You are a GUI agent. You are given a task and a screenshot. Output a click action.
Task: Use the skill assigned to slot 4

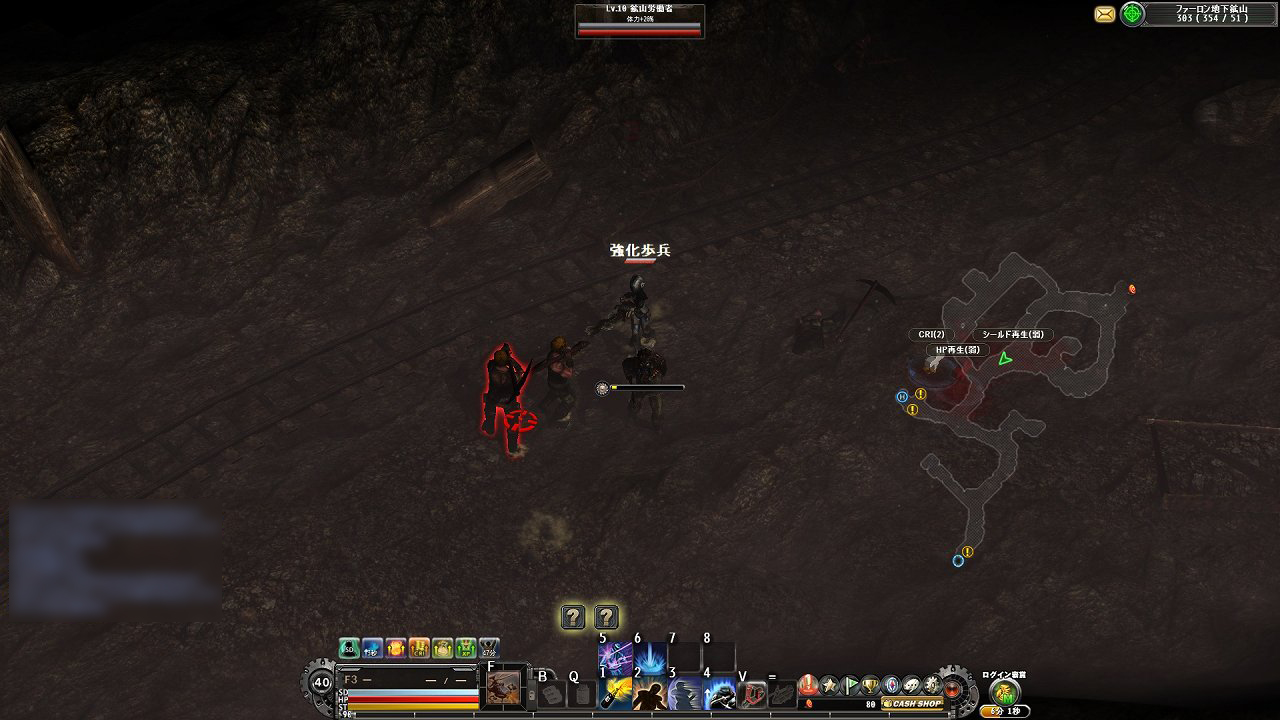point(712,693)
